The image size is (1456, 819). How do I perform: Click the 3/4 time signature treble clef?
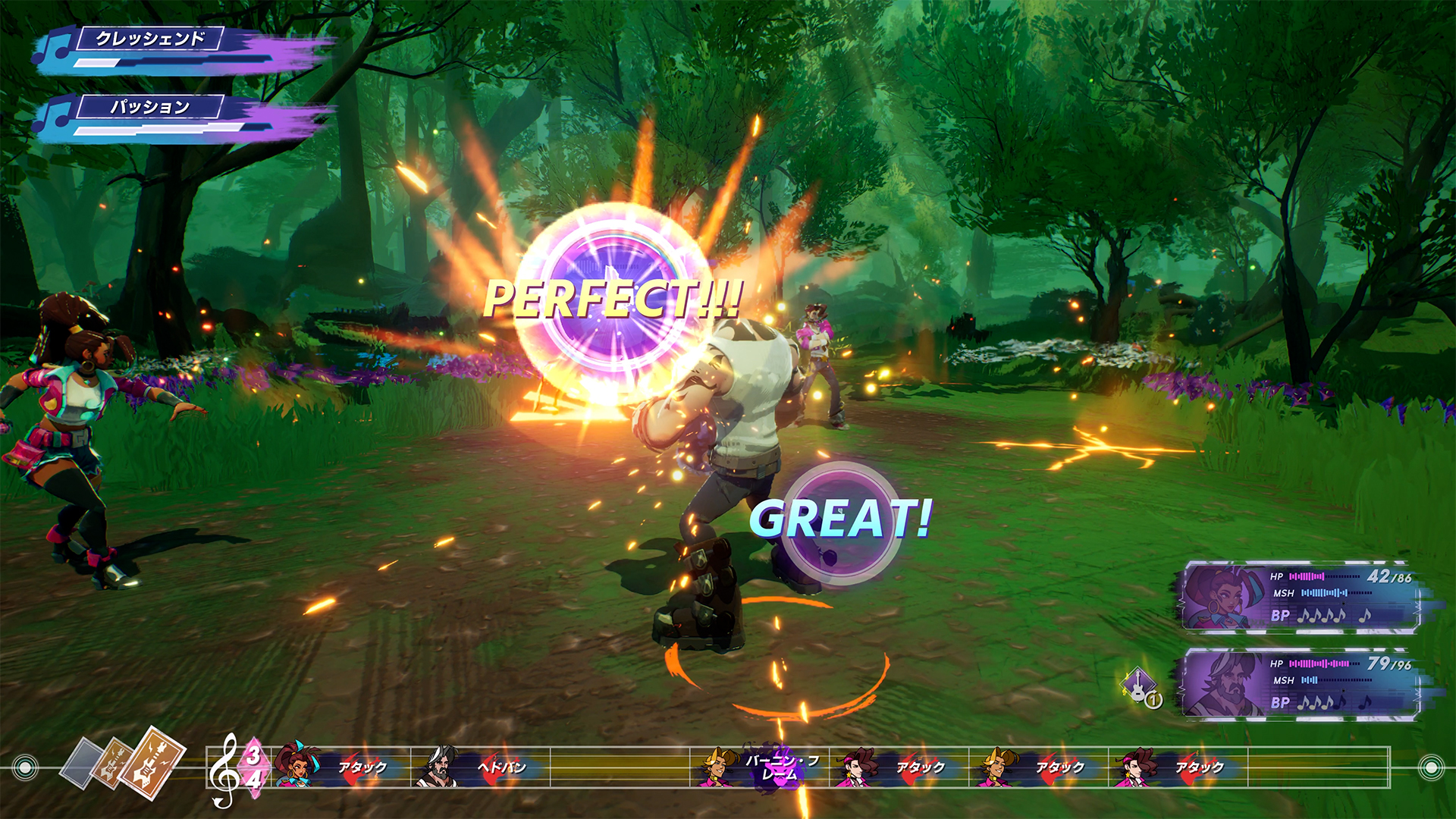(237, 767)
